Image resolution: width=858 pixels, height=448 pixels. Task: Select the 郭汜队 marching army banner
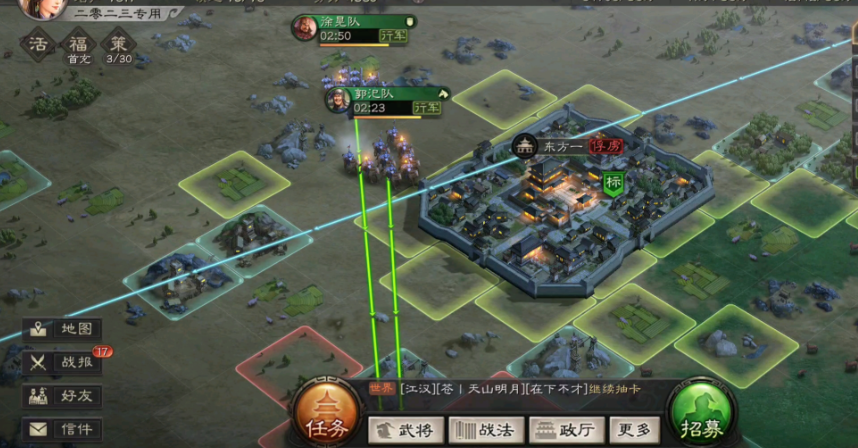click(387, 100)
